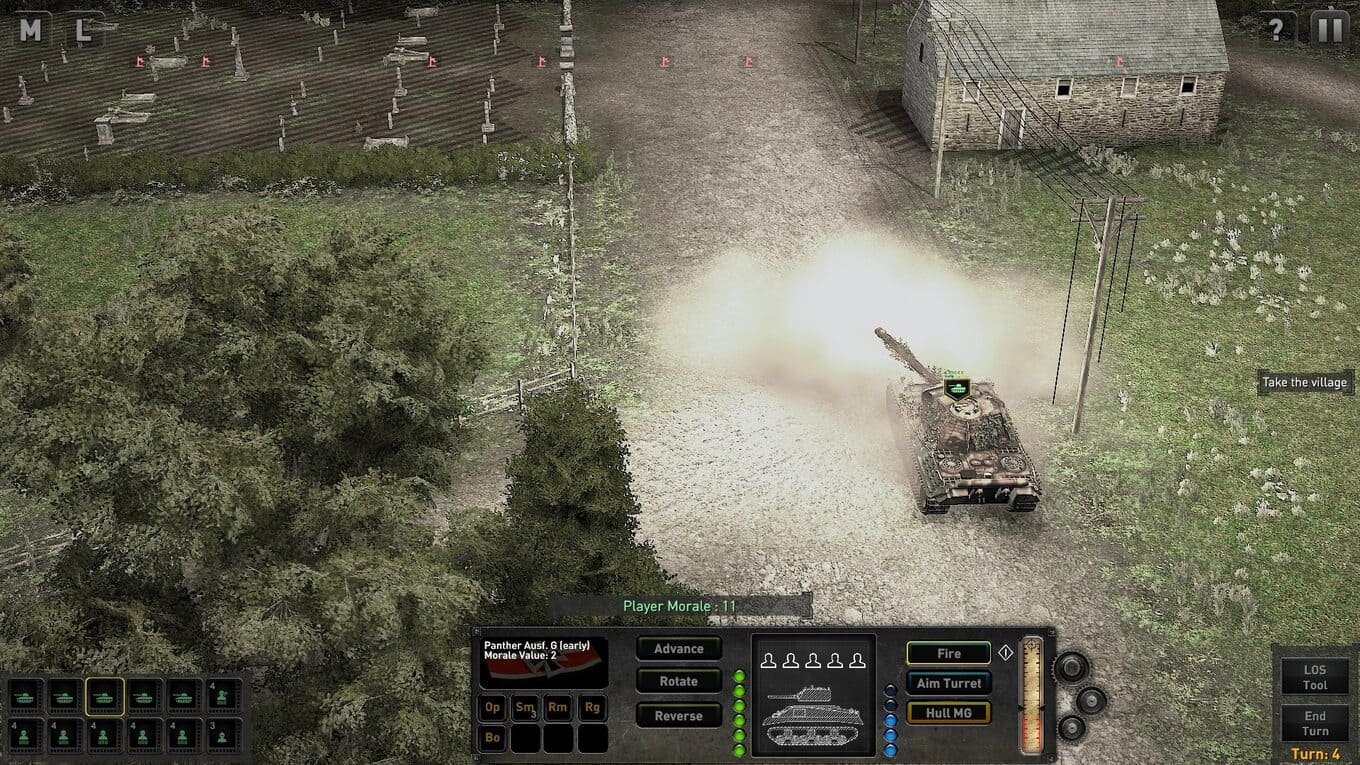1360x765 pixels.
Task: Select the highlighted tank unit slot
Action: (104, 695)
